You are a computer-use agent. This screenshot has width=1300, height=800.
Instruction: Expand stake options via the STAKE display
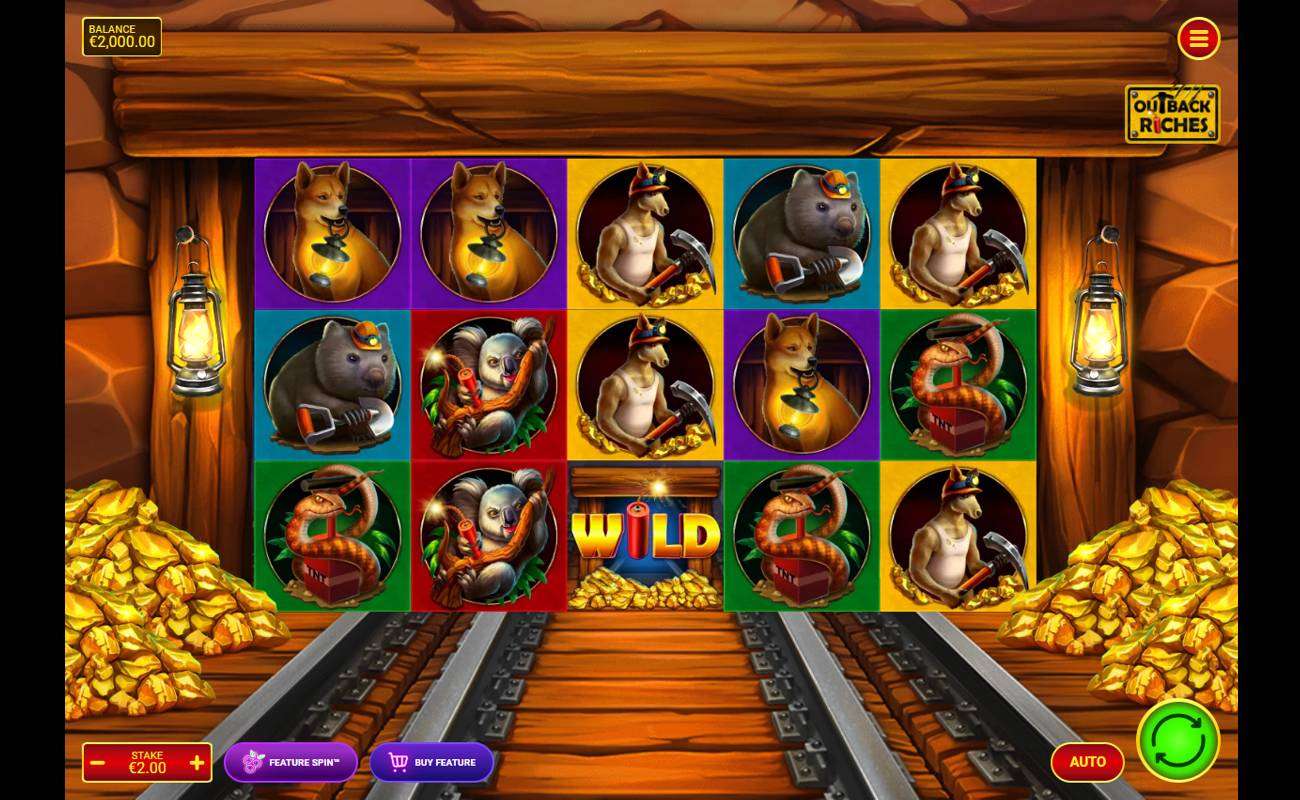[x=147, y=762]
